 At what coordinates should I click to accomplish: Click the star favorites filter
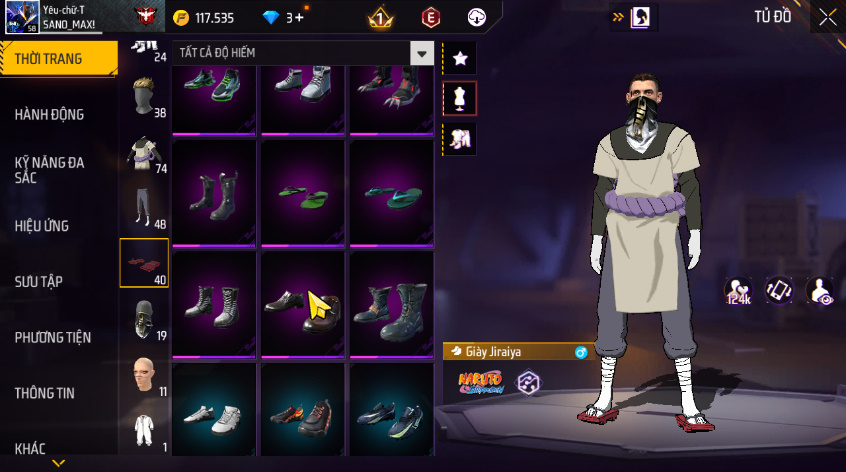coord(460,59)
